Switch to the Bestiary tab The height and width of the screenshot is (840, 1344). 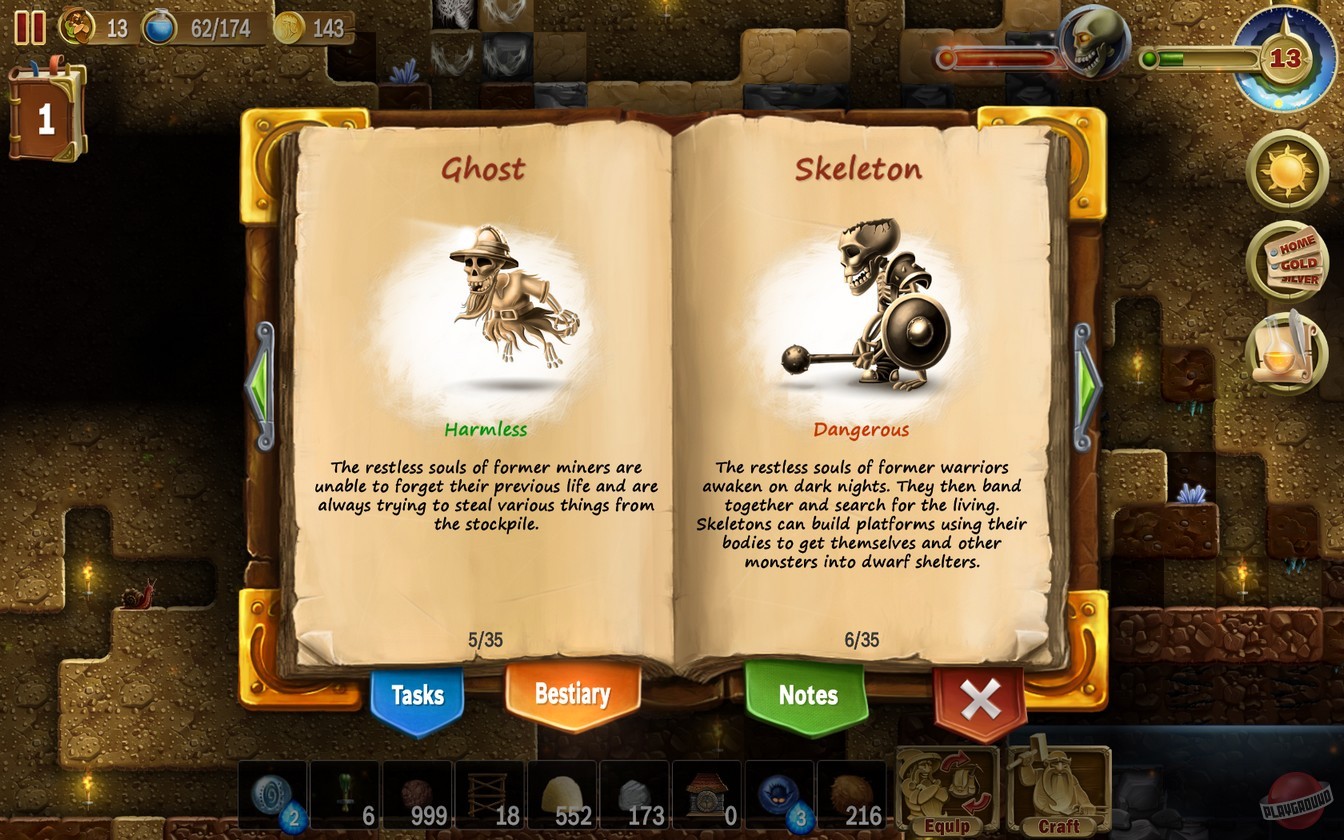point(573,694)
